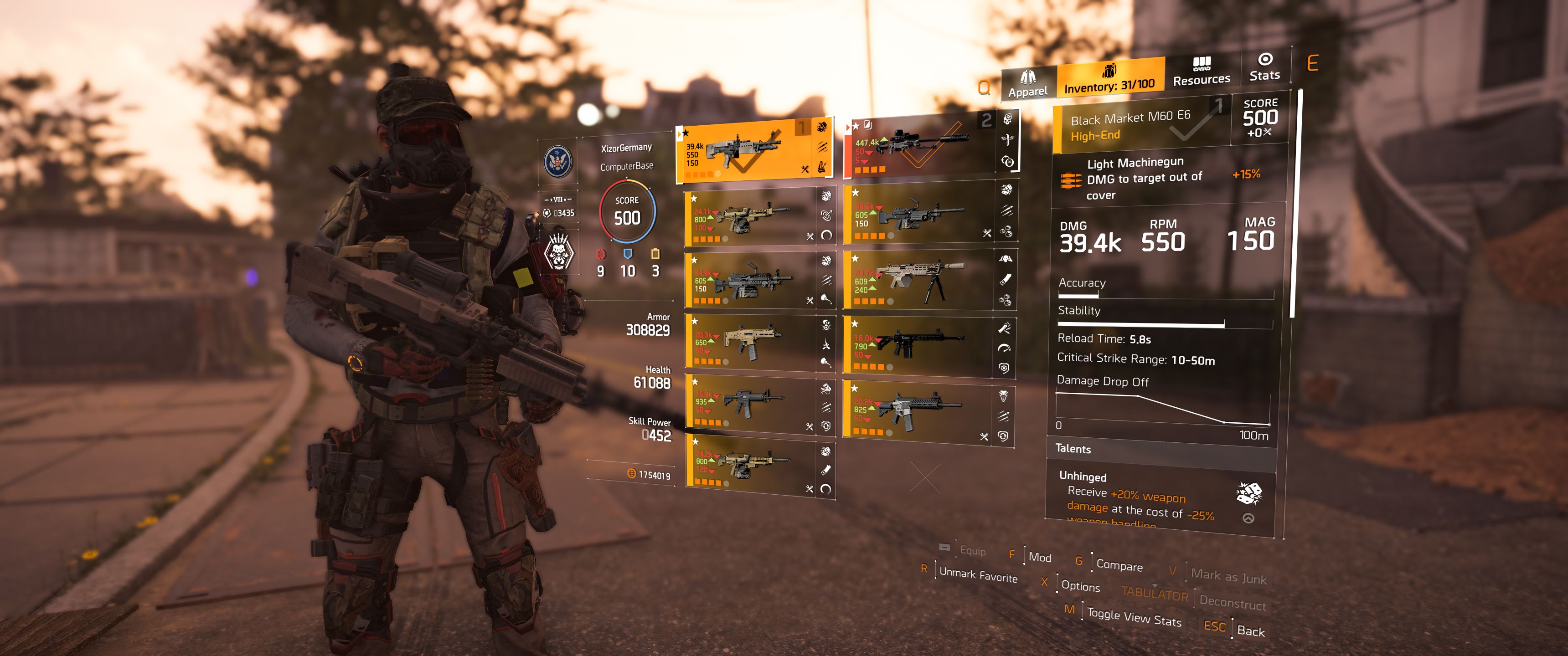Toggle the favorite star on the equipped M60

coord(686,134)
